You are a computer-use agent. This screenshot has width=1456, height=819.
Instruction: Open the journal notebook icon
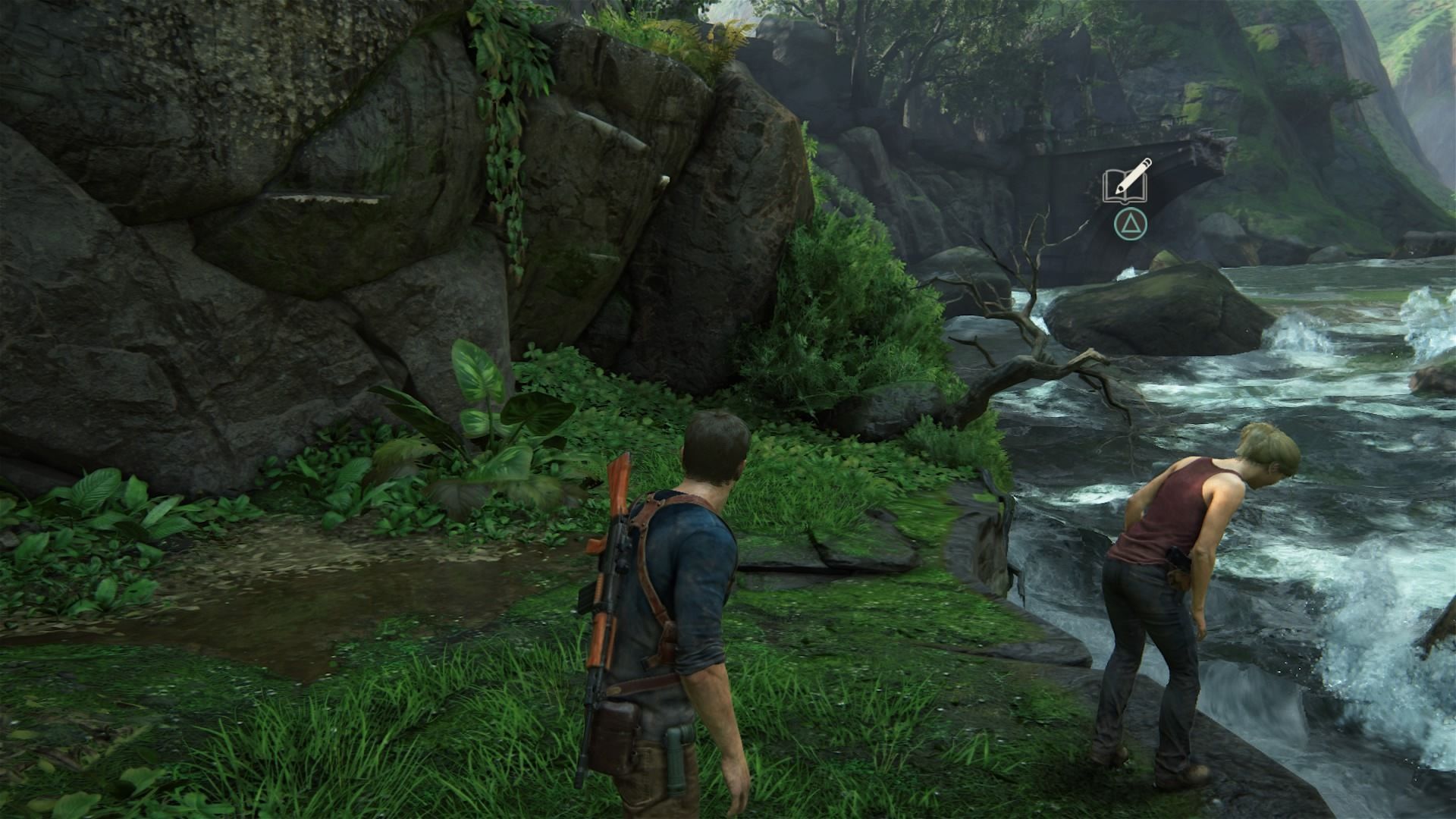tap(1126, 182)
